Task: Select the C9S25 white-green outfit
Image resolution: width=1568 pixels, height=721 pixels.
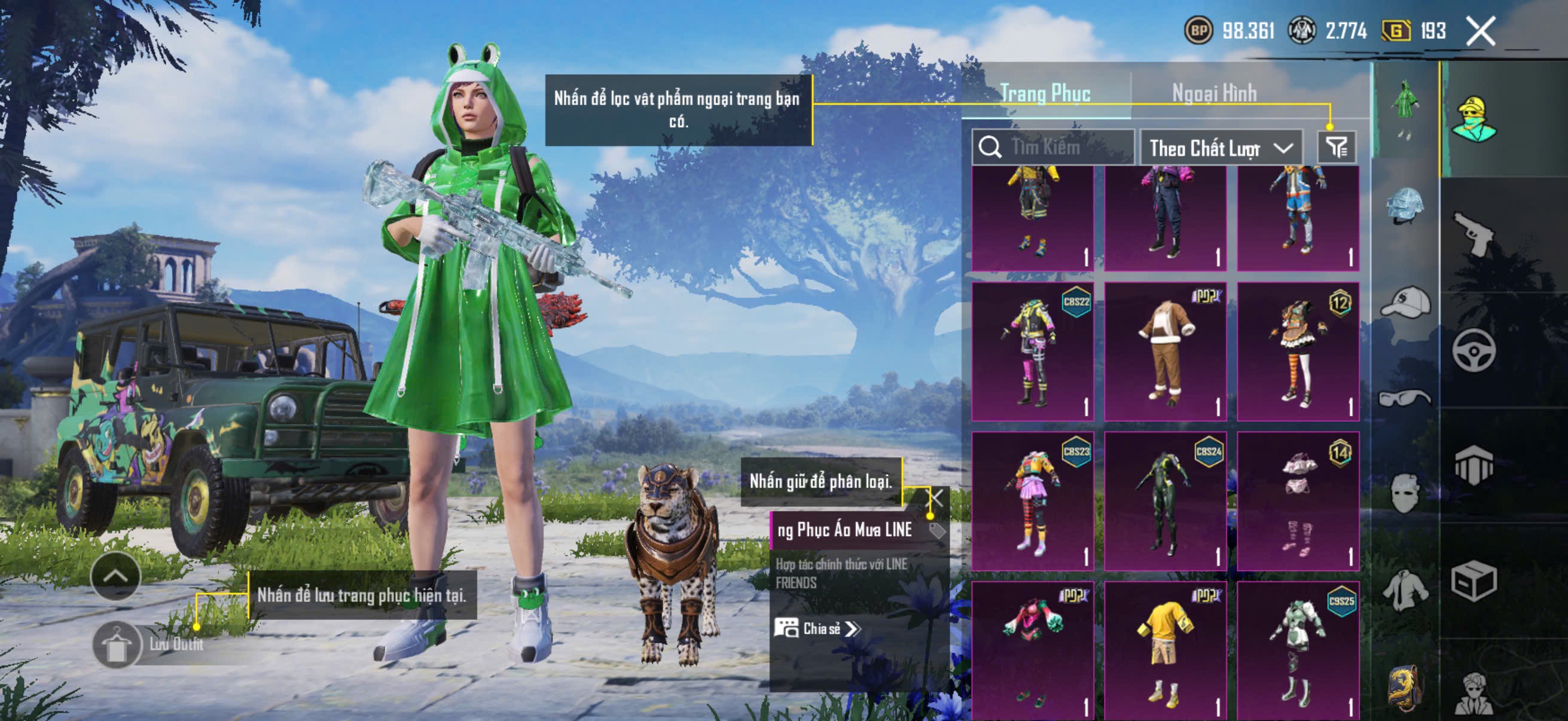Action: 1298,650
